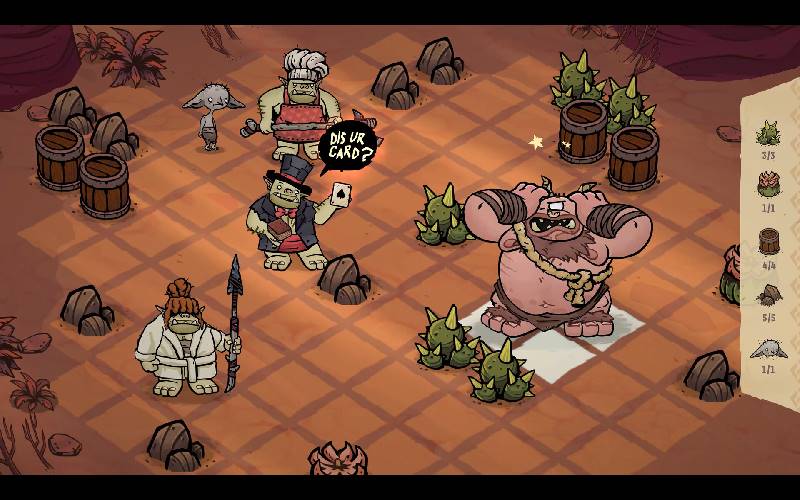Click the horned skull tracker icon

tap(768, 348)
